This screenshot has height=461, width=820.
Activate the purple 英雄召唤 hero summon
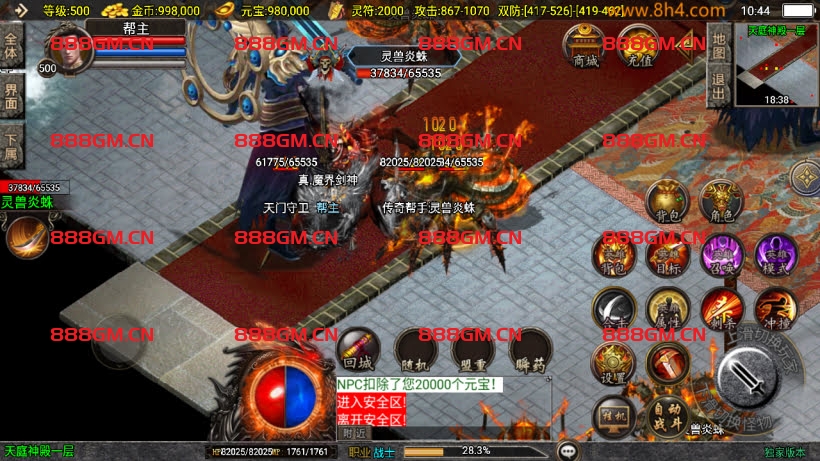pyautogui.click(x=720, y=254)
